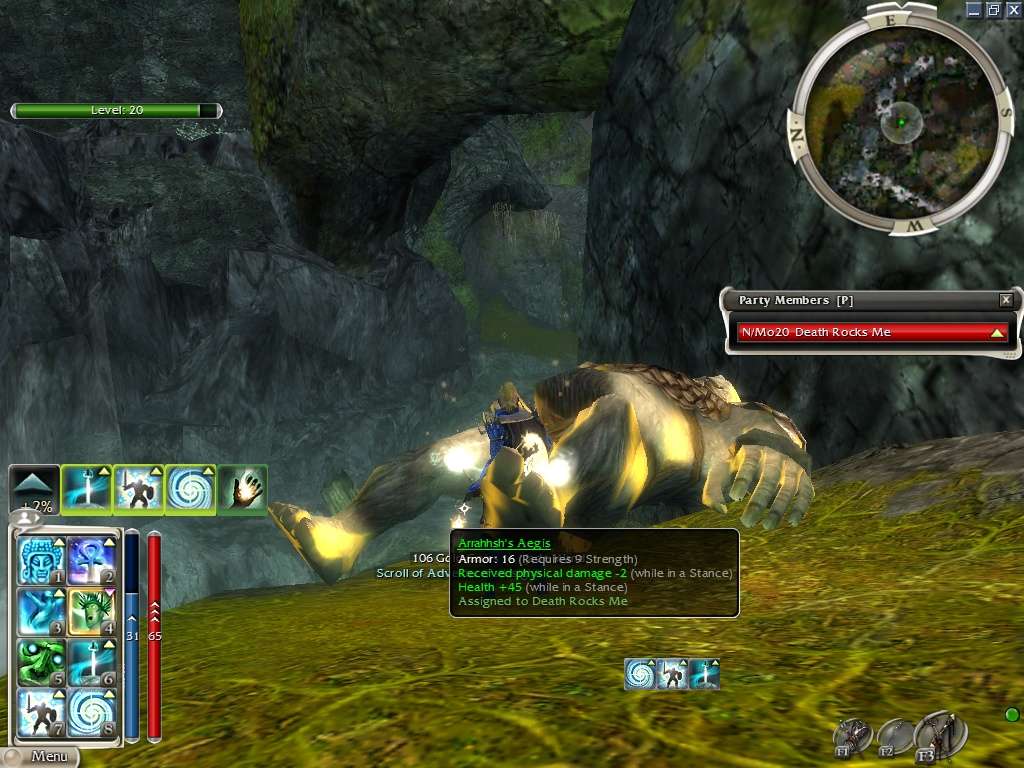Click the green connection status dot

[1011, 714]
